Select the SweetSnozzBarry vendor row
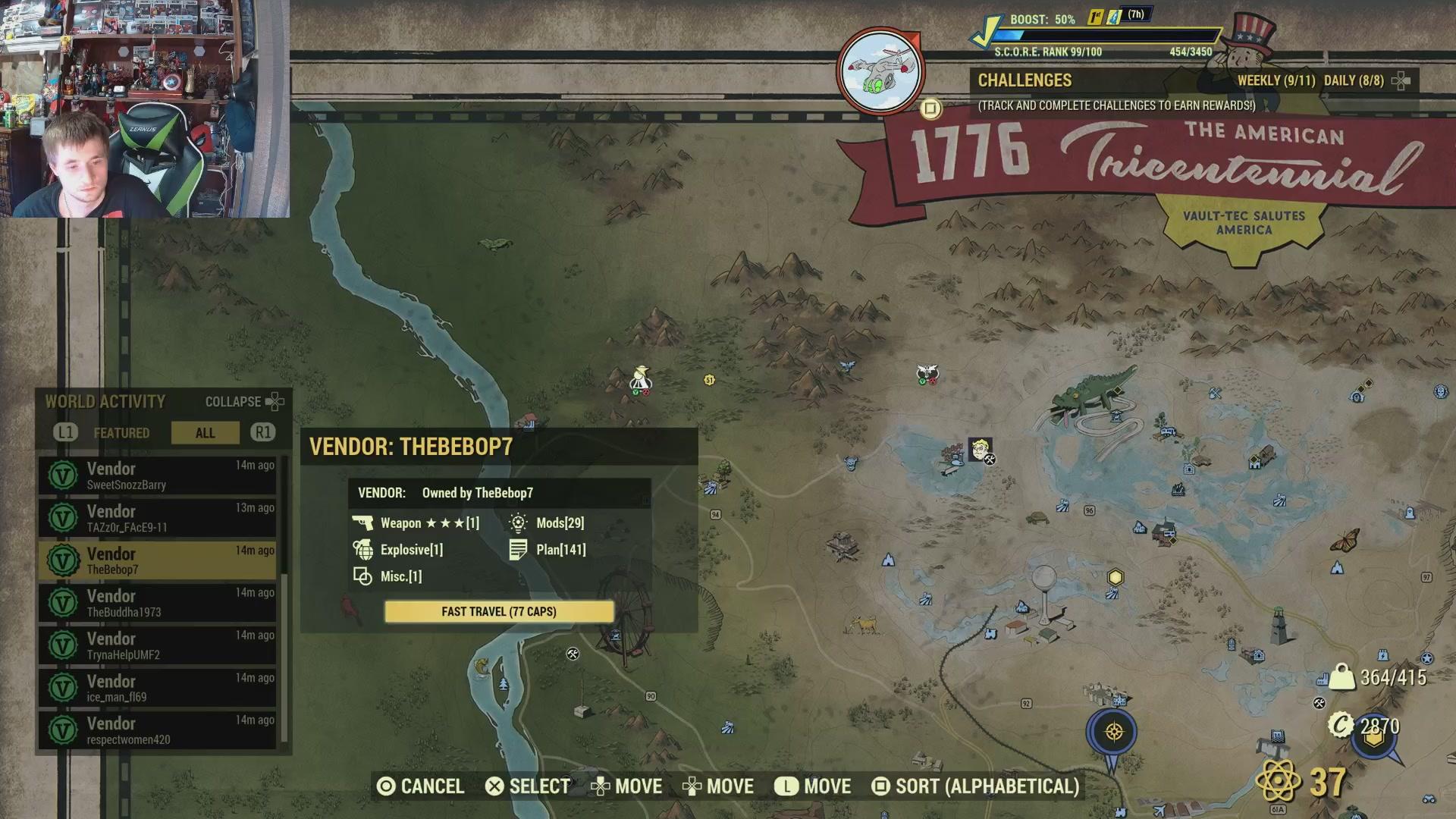The image size is (1456, 819). click(158, 476)
